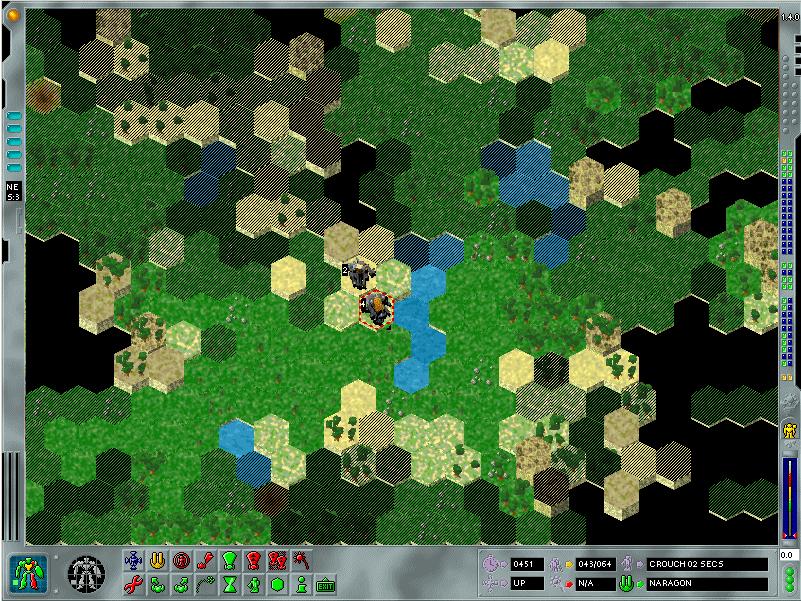Select the green curved arrow path icon
This screenshot has height=601, width=801.
pyautogui.click(x=205, y=584)
